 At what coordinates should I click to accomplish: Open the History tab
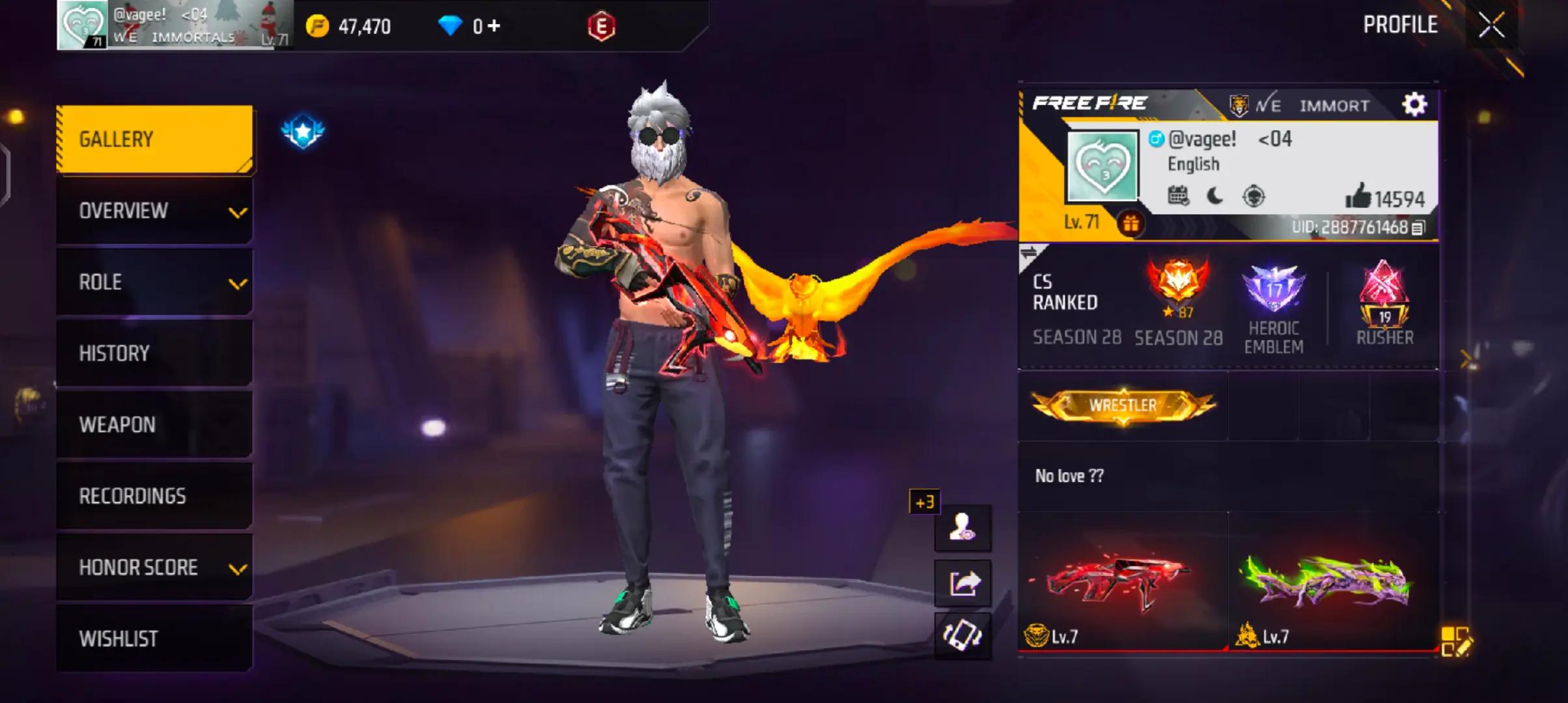click(154, 353)
